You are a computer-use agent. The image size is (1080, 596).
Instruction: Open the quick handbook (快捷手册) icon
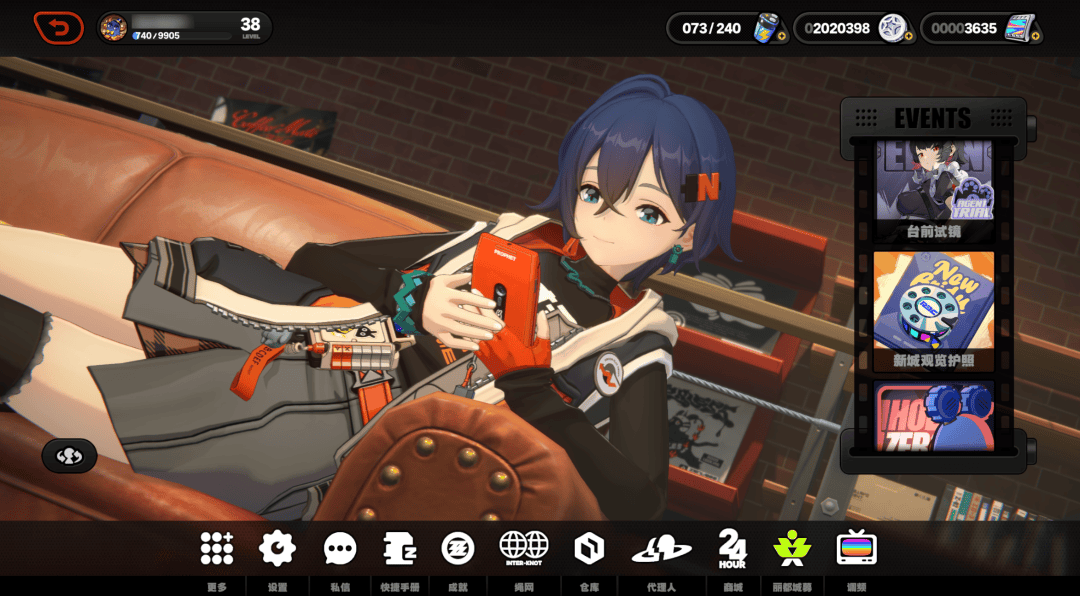[399, 548]
